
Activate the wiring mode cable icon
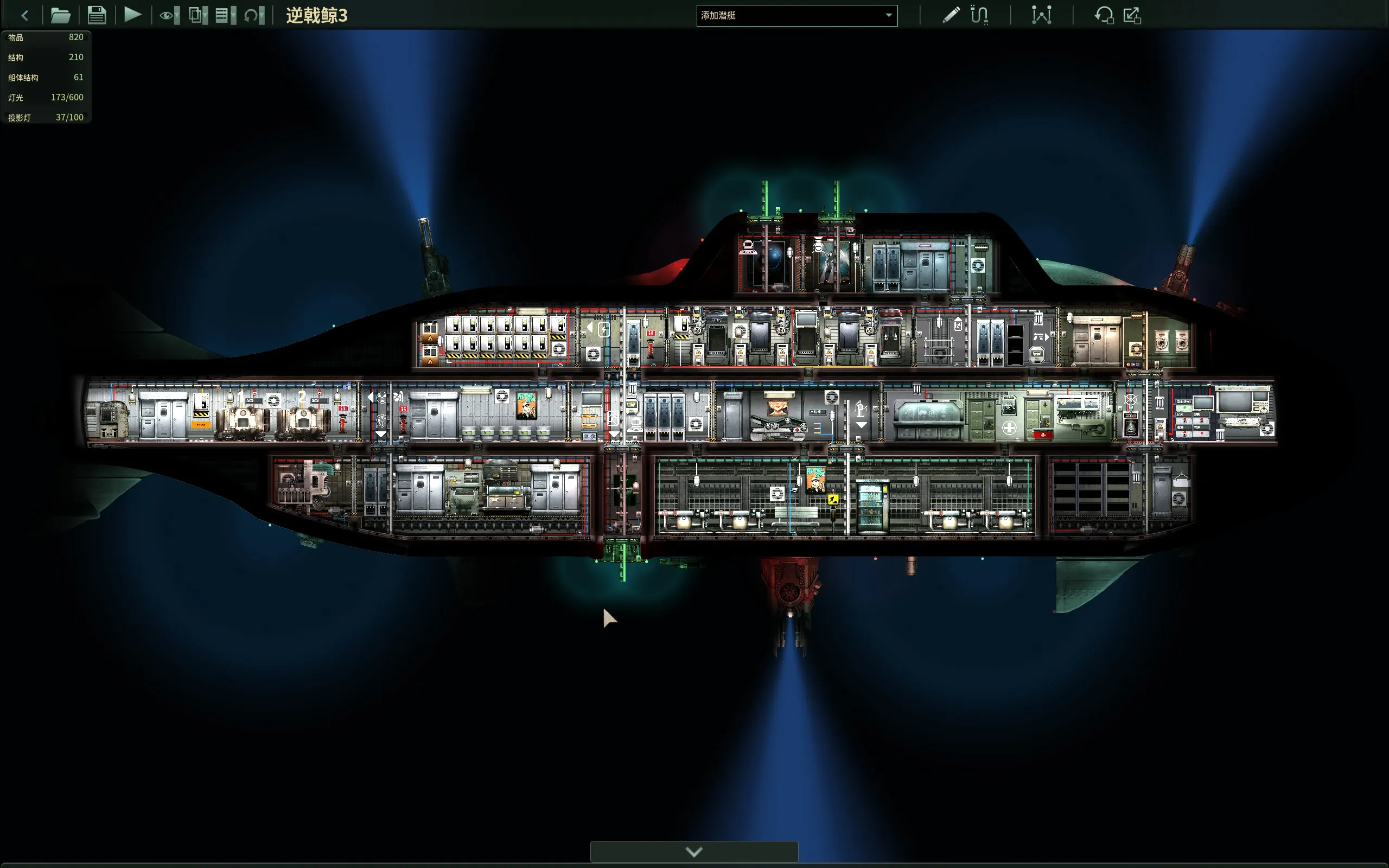pos(979,15)
